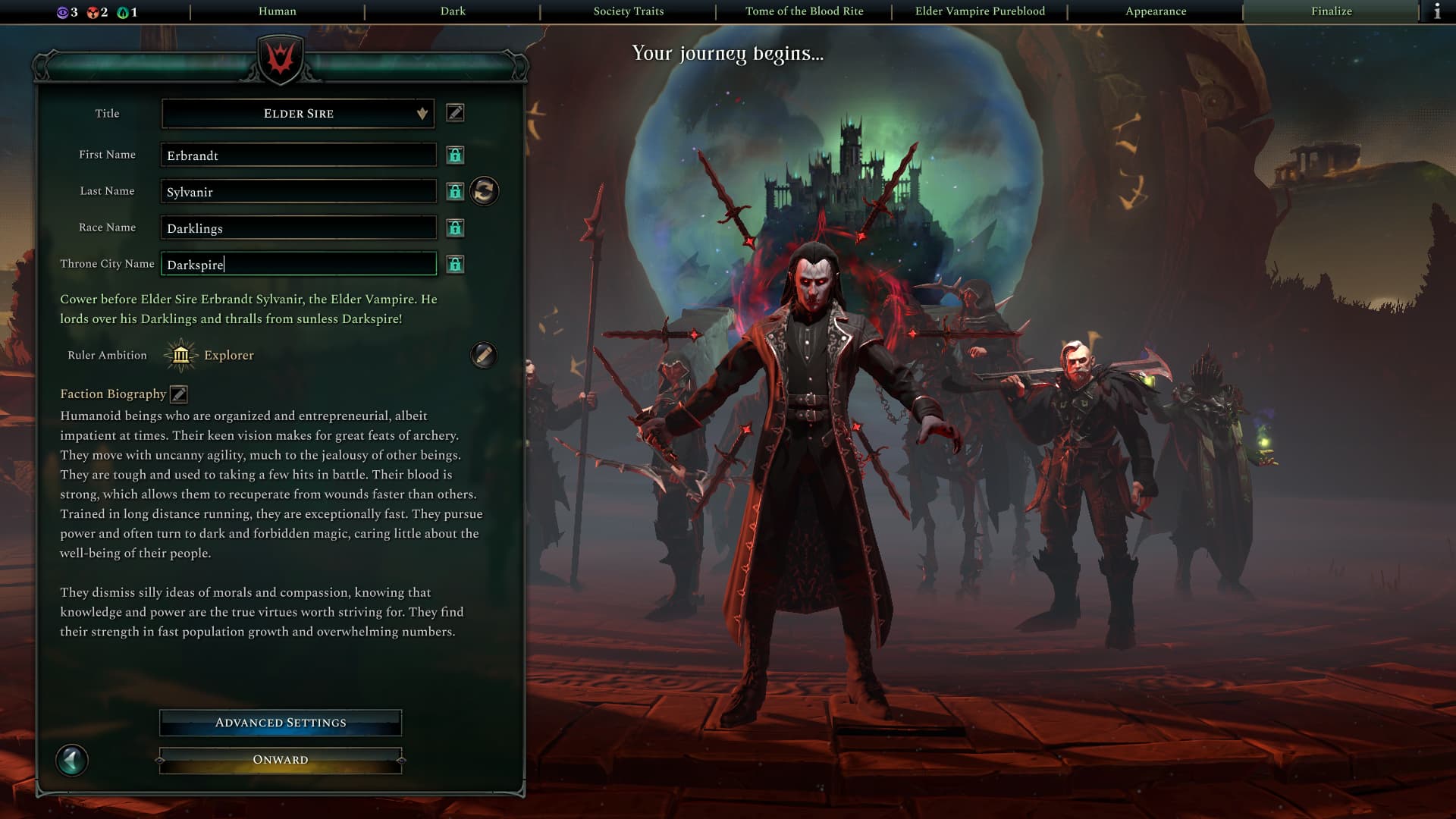Open the Title dropdown showing Elder Sire
This screenshot has width=1456, height=819.
(x=298, y=114)
